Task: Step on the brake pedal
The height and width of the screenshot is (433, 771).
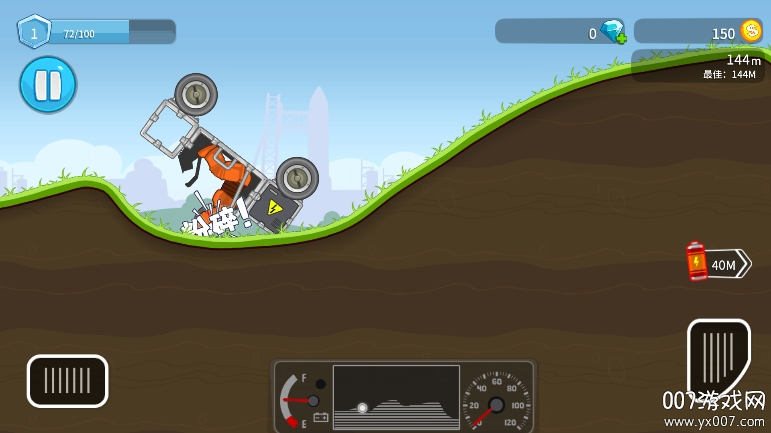Action: [x=67, y=381]
